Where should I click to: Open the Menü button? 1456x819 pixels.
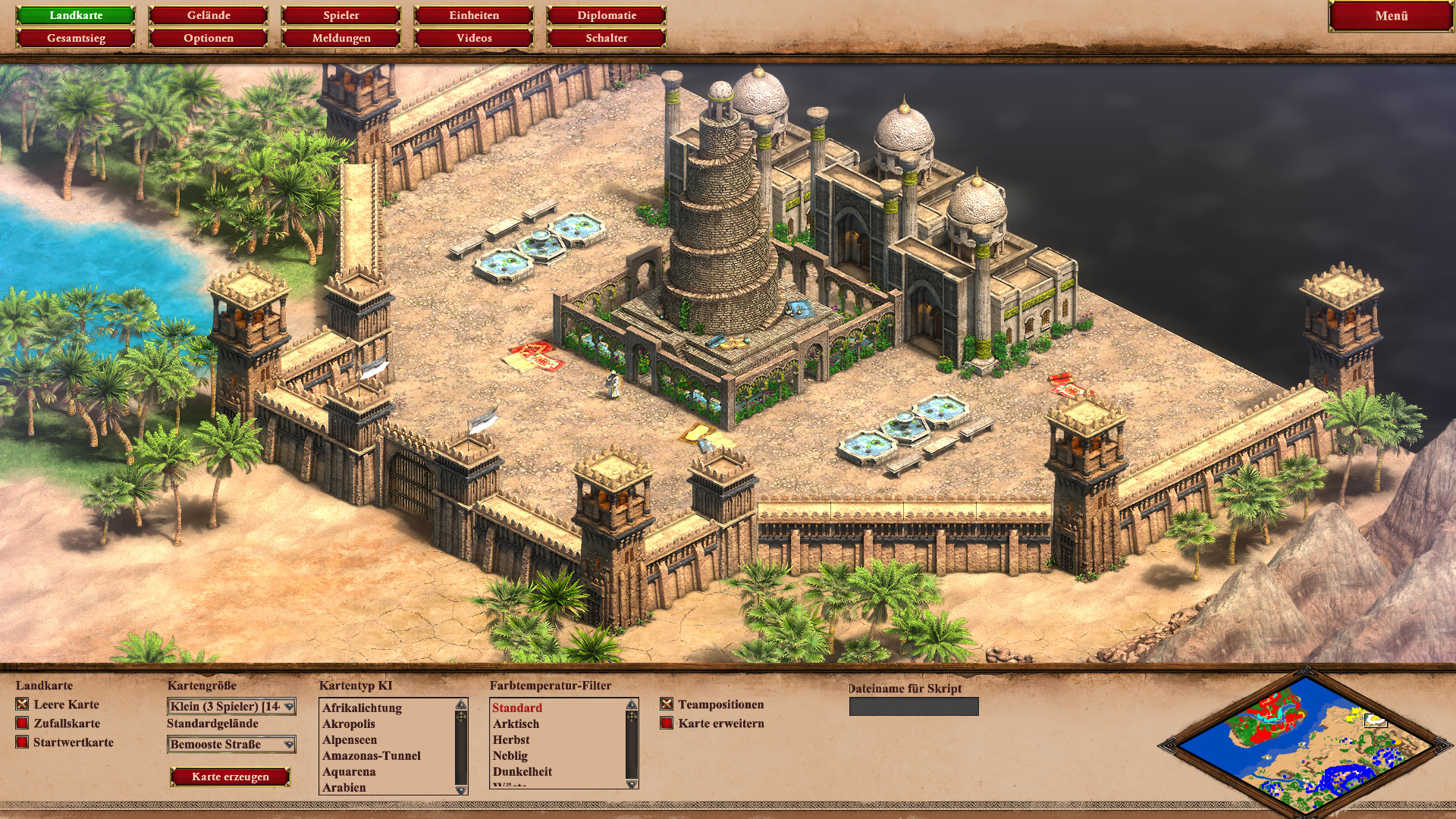1391,16
